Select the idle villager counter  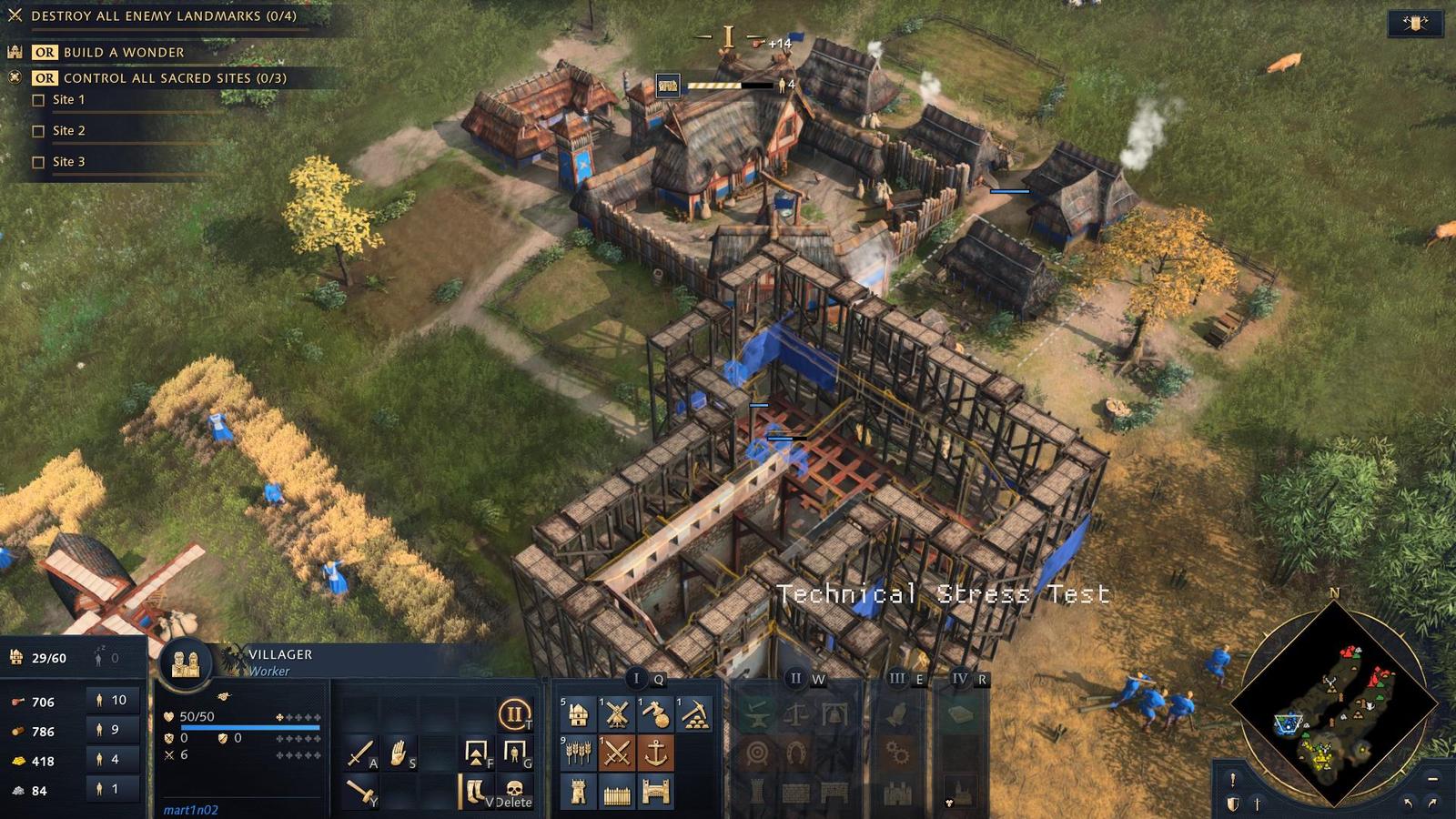[x=106, y=658]
